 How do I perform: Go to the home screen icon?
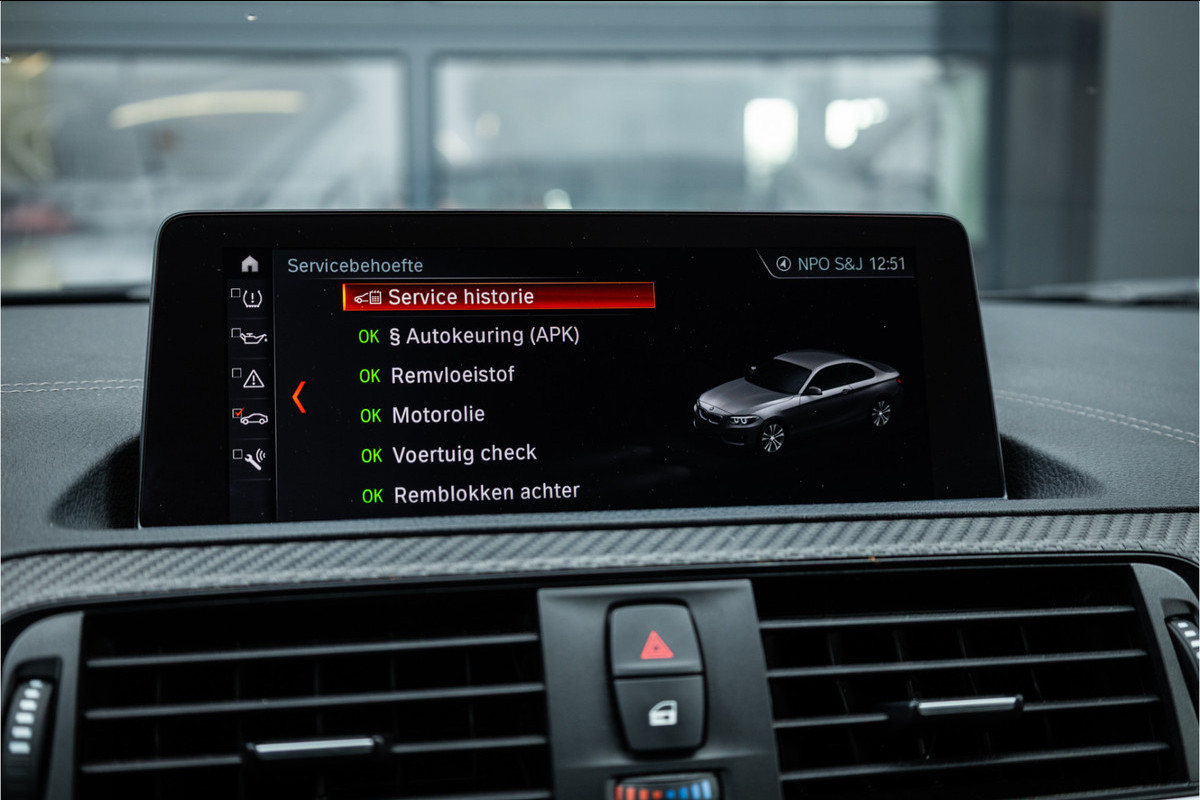pos(250,264)
